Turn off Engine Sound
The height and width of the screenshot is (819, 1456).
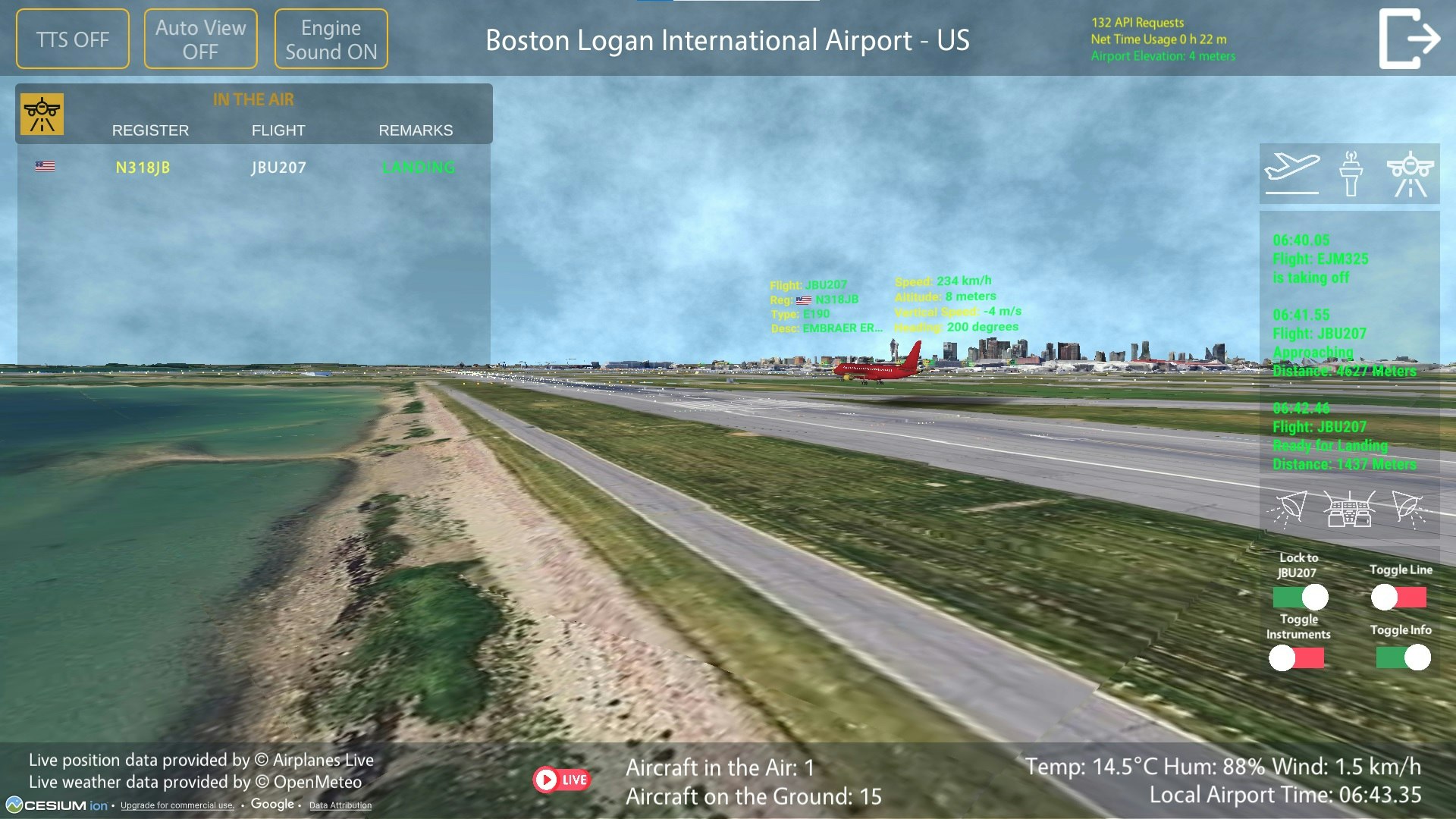coord(331,38)
